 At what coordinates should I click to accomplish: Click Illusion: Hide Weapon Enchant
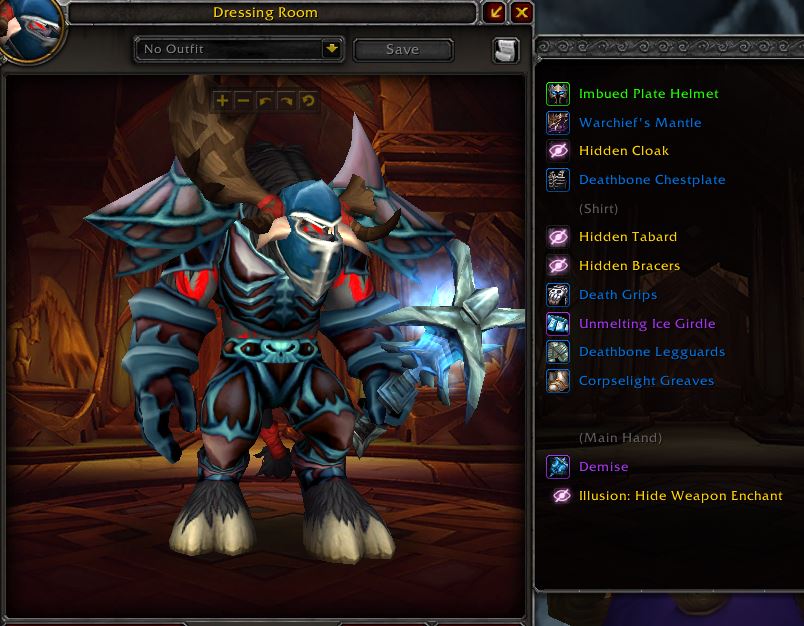(680, 496)
